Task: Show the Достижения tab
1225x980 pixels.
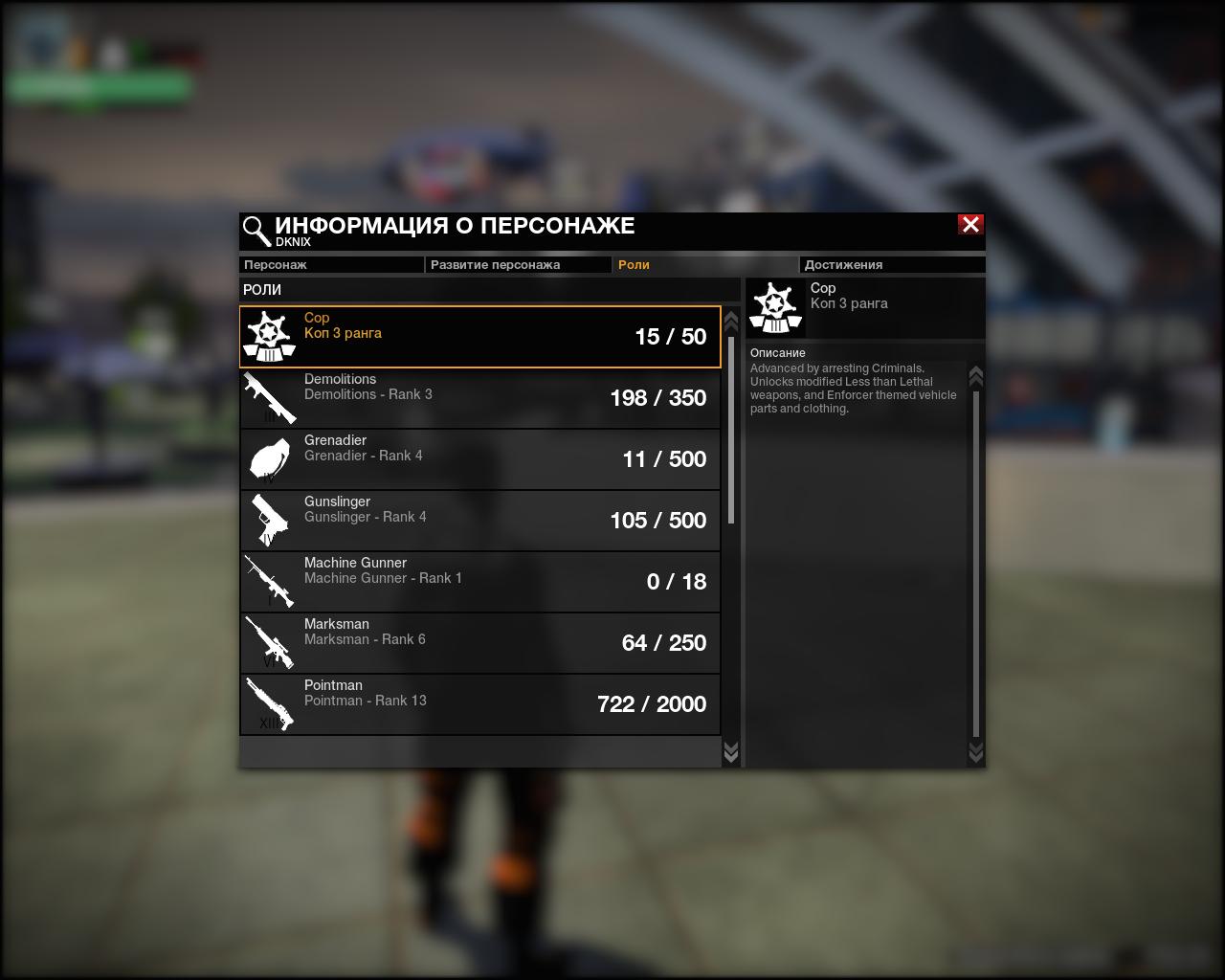Action: coord(891,265)
